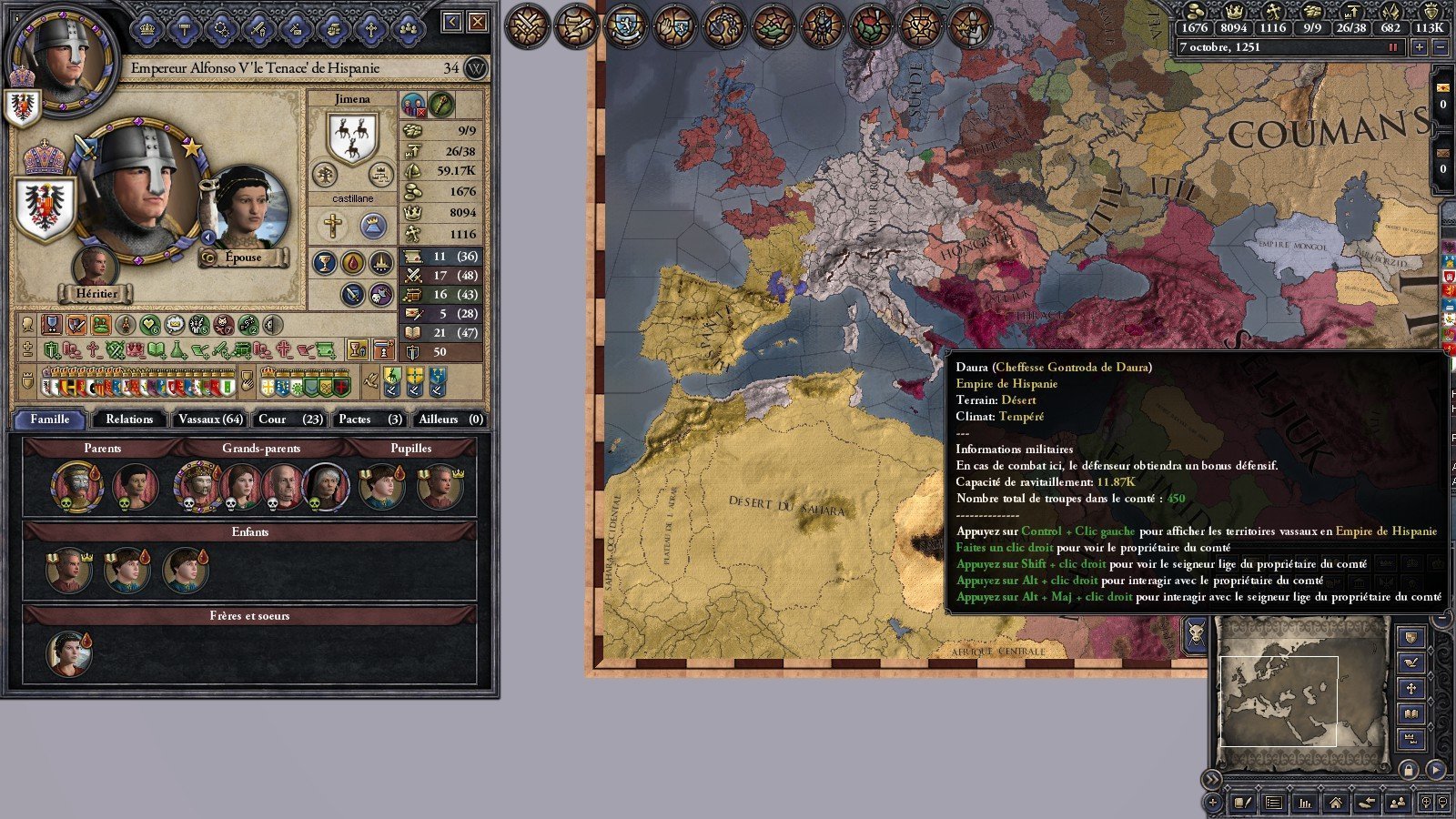
Task: Go to home location with house button
Action: coord(1335,803)
